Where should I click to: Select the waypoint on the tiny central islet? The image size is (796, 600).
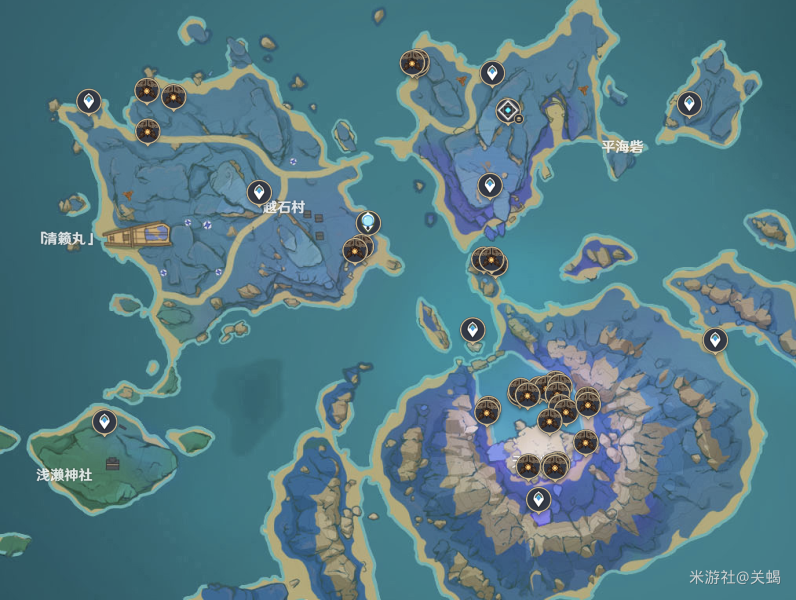pos(472,328)
